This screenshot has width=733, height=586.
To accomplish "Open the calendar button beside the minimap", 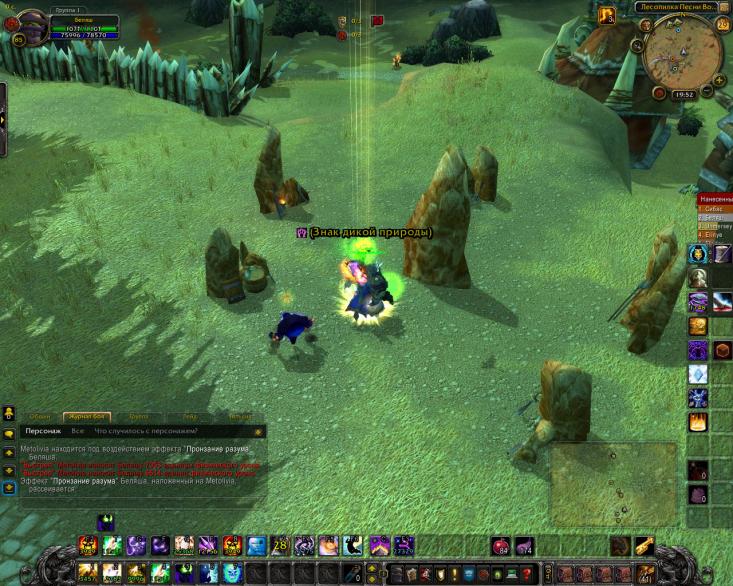I will [x=723, y=26].
